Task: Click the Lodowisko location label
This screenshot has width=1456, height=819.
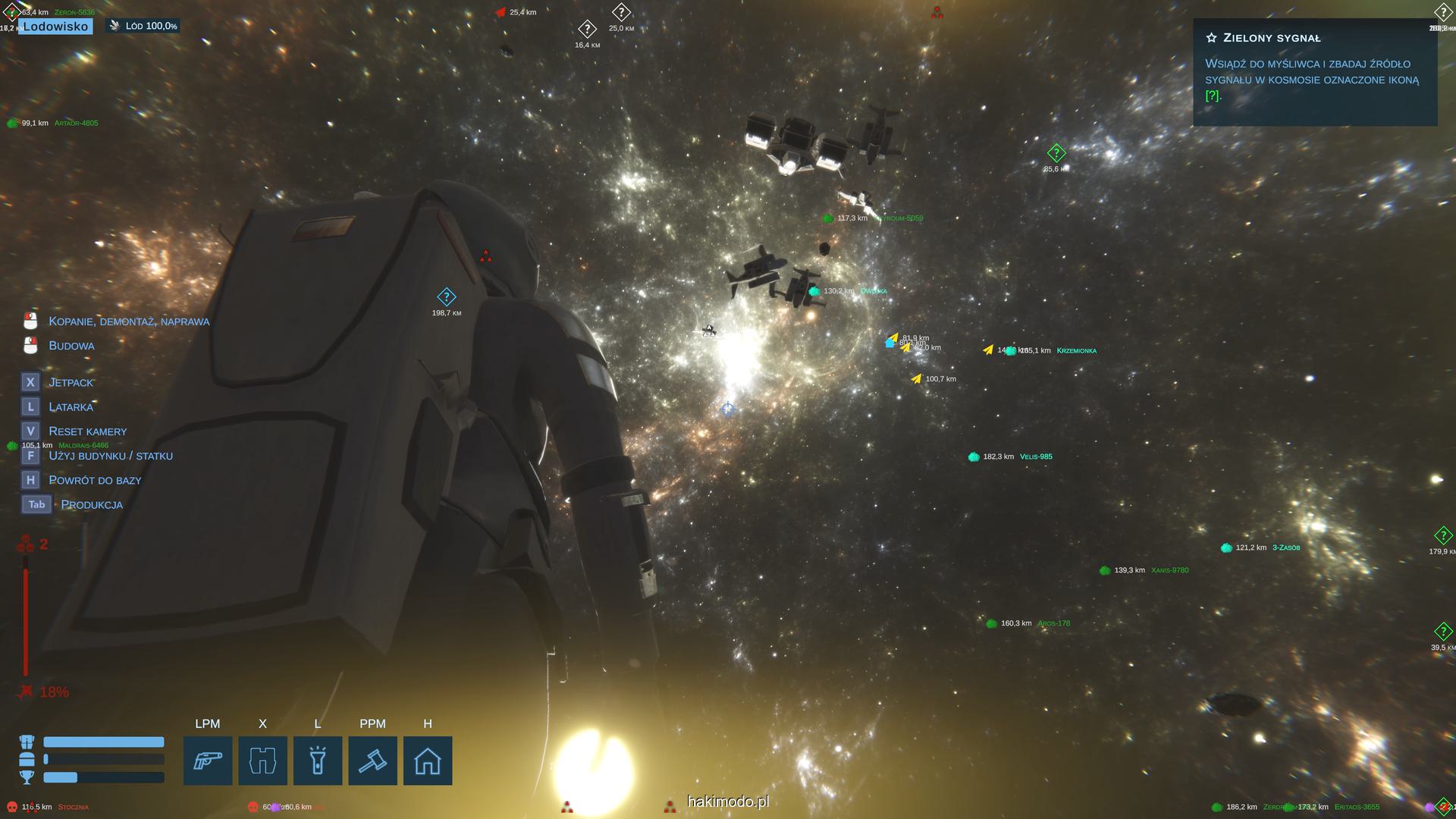Action: pyautogui.click(x=55, y=27)
